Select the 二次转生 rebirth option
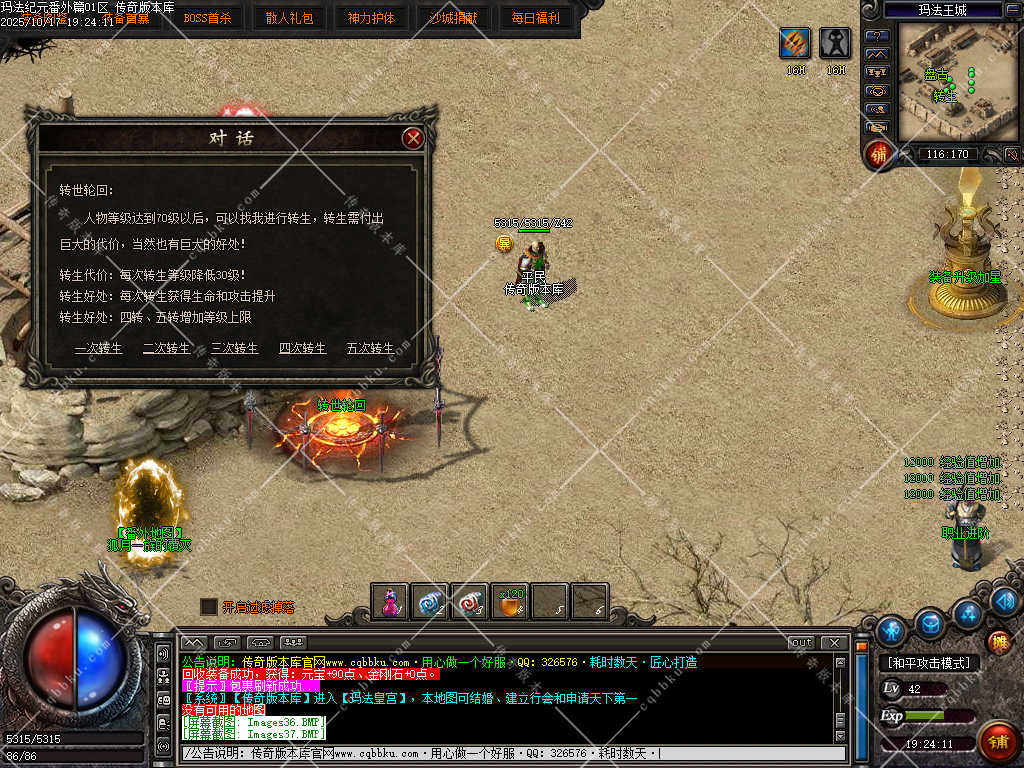Viewport: 1024px width, 768px height. point(167,348)
